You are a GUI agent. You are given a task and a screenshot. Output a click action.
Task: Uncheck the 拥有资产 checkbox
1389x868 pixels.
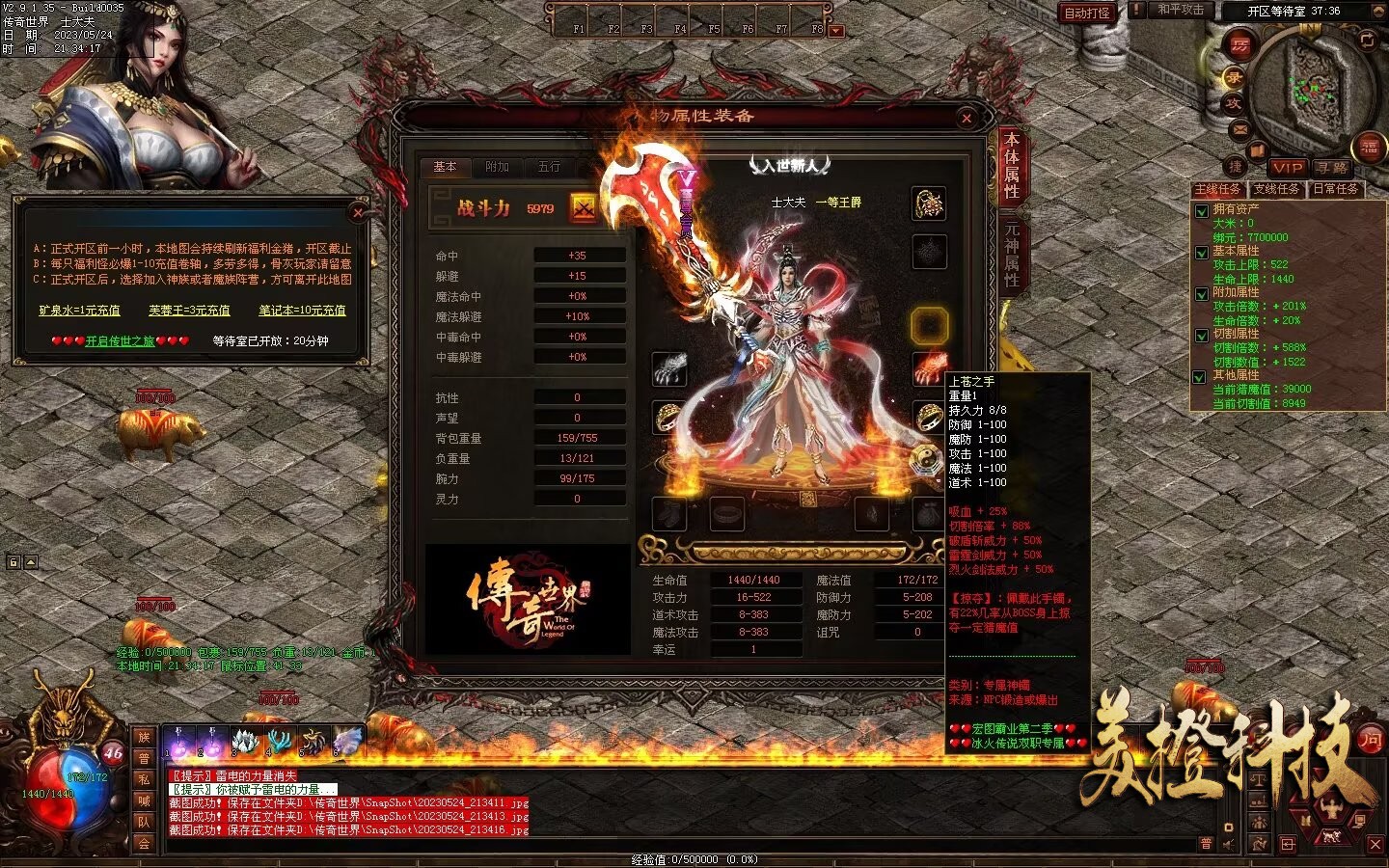click(x=1200, y=212)
